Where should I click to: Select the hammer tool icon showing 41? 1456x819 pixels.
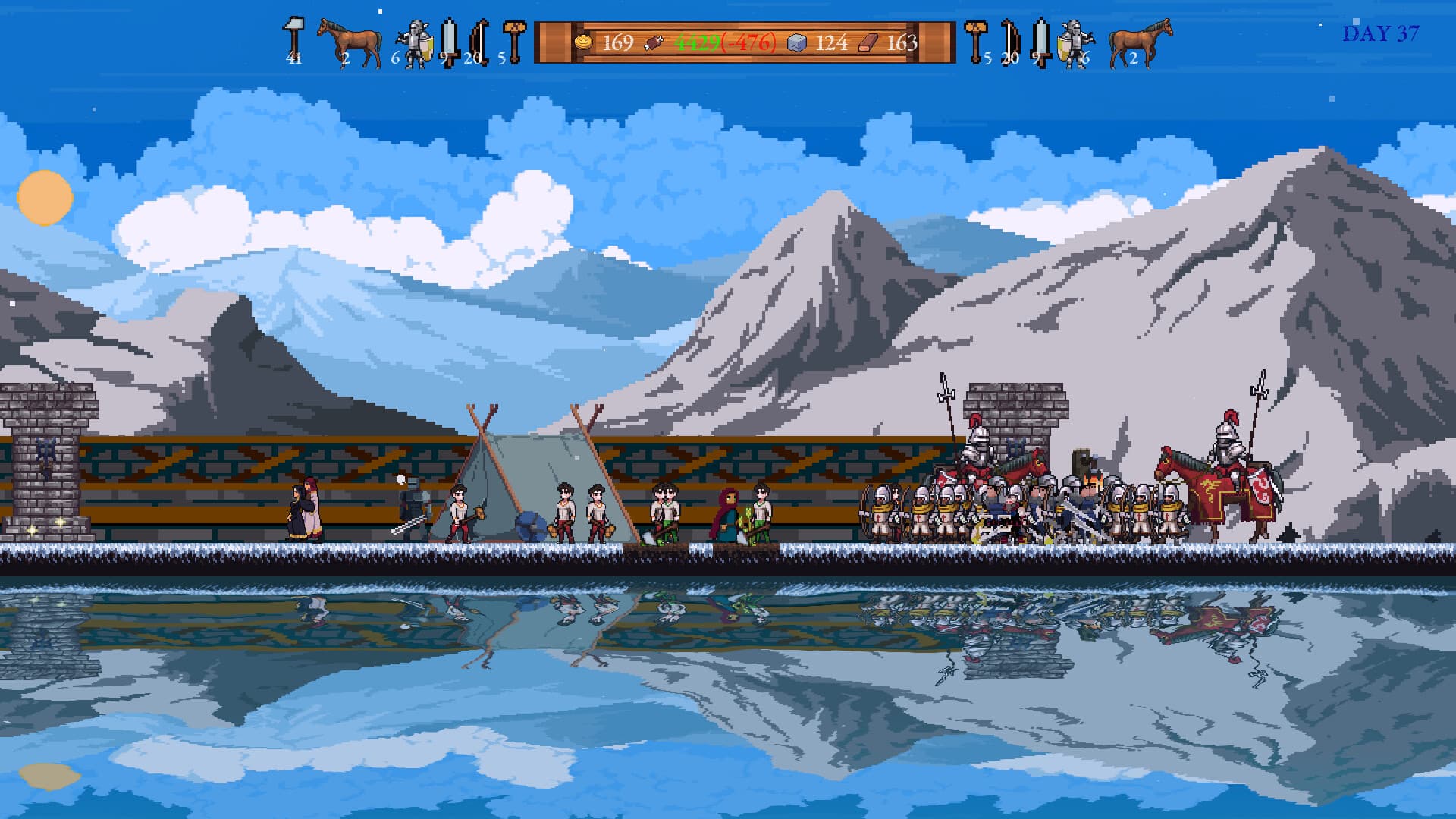coord(292,34)
